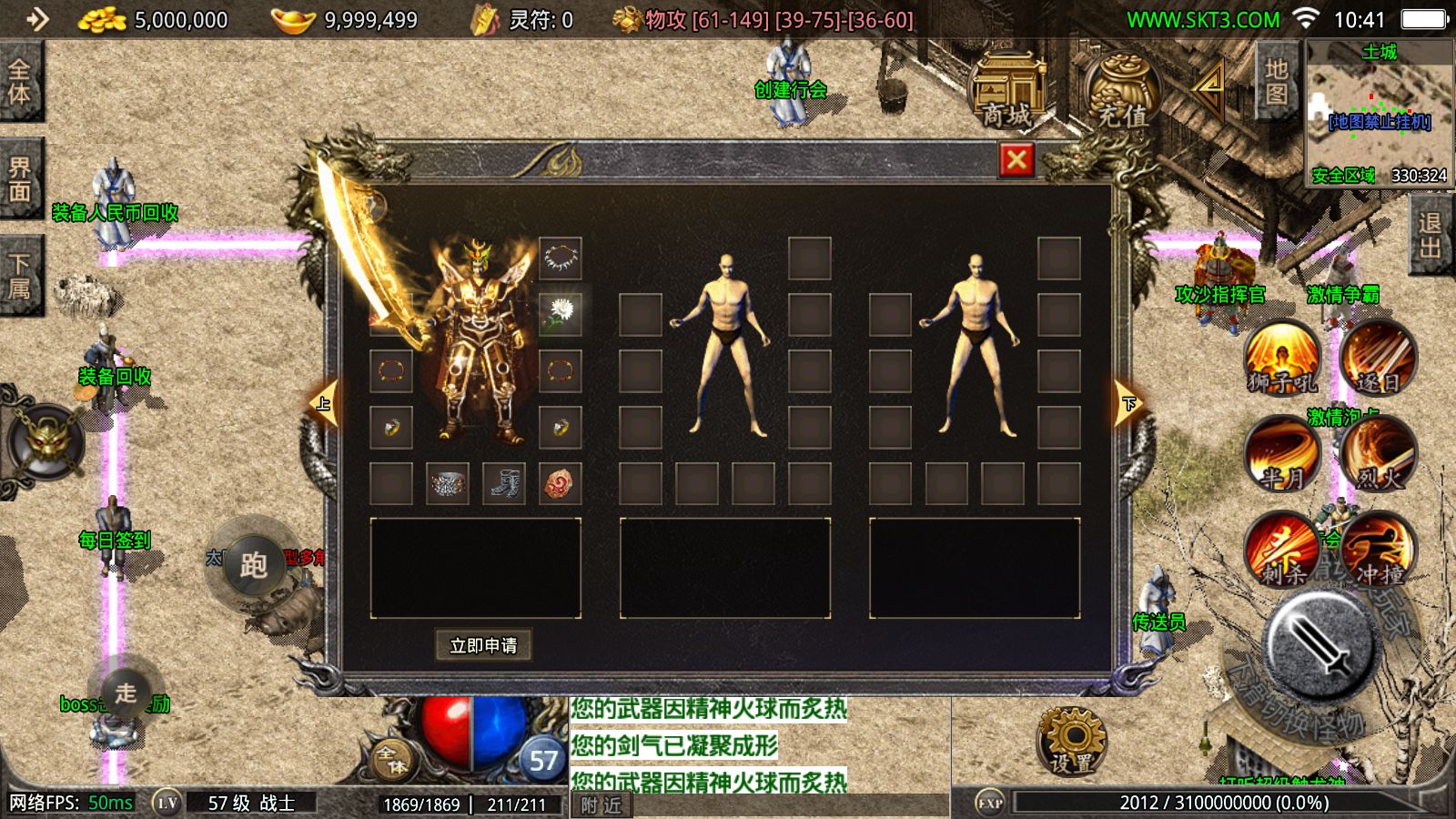Use the 烈火 skill

click(1378, 453)
